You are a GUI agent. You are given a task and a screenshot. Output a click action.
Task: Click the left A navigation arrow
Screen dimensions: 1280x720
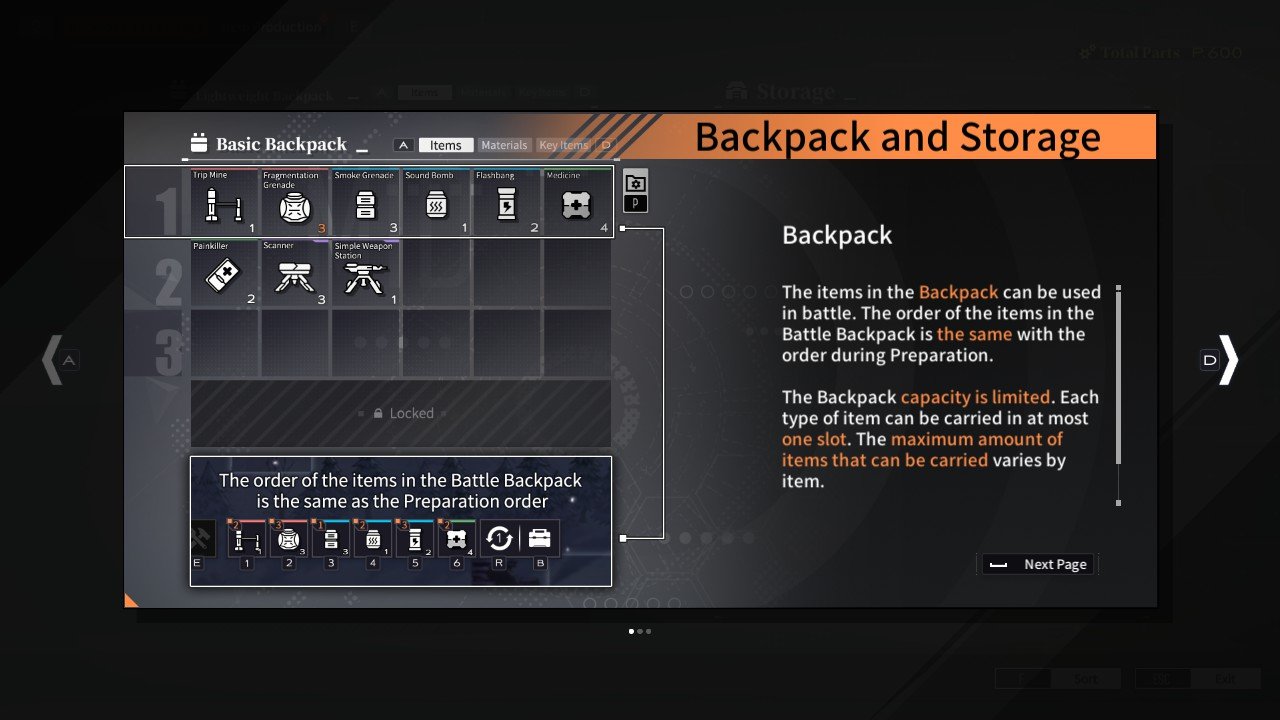[57, 360]
